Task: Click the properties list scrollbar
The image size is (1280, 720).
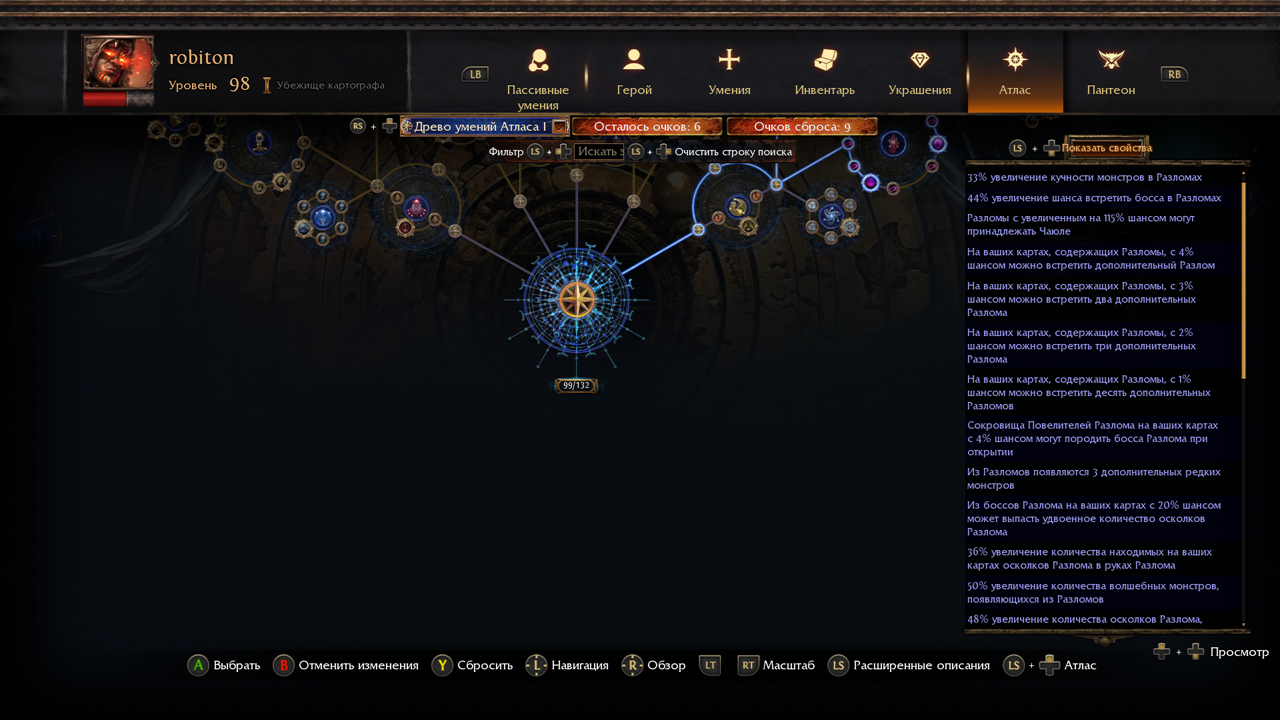Action: pos(1244,280)
